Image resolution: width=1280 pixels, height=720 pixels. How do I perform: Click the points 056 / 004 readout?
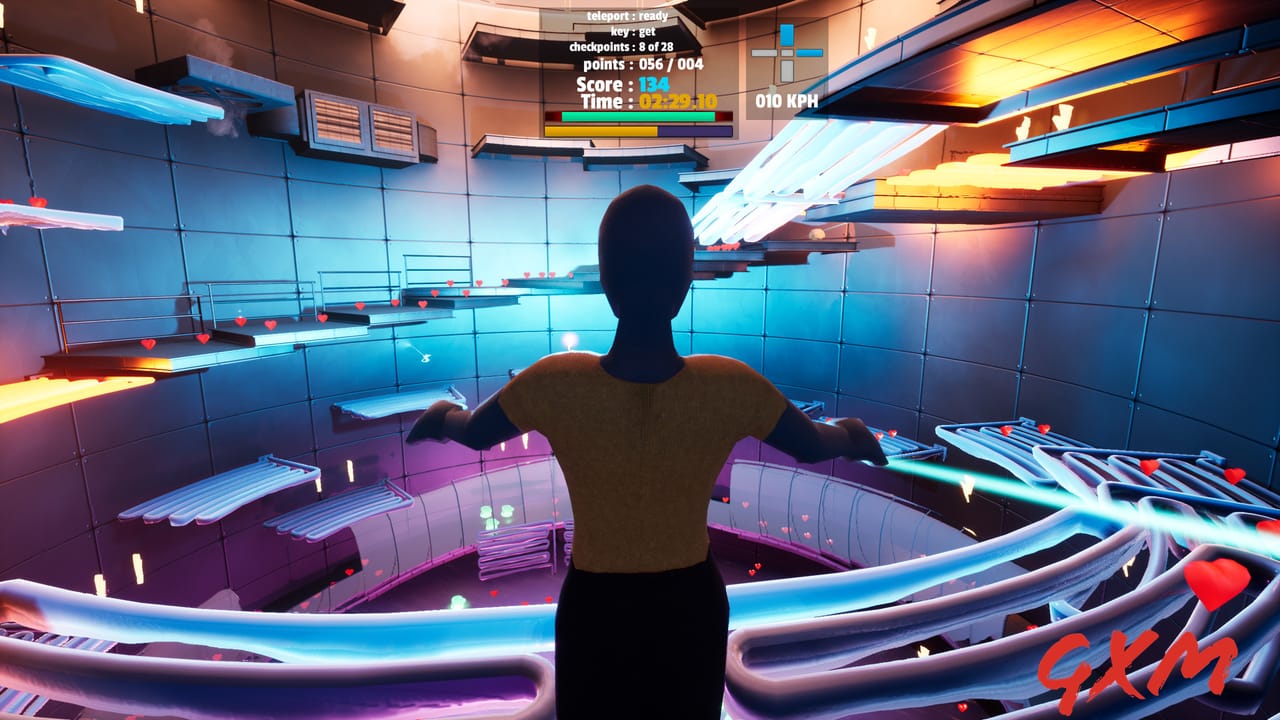tap(643, 64)
